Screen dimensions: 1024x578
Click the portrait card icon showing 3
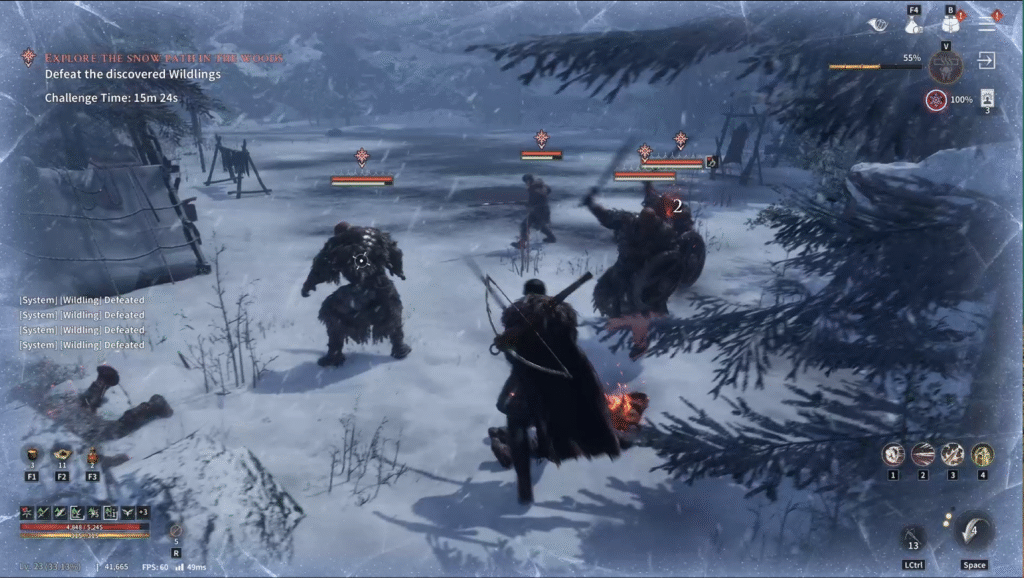click(987, 98)
